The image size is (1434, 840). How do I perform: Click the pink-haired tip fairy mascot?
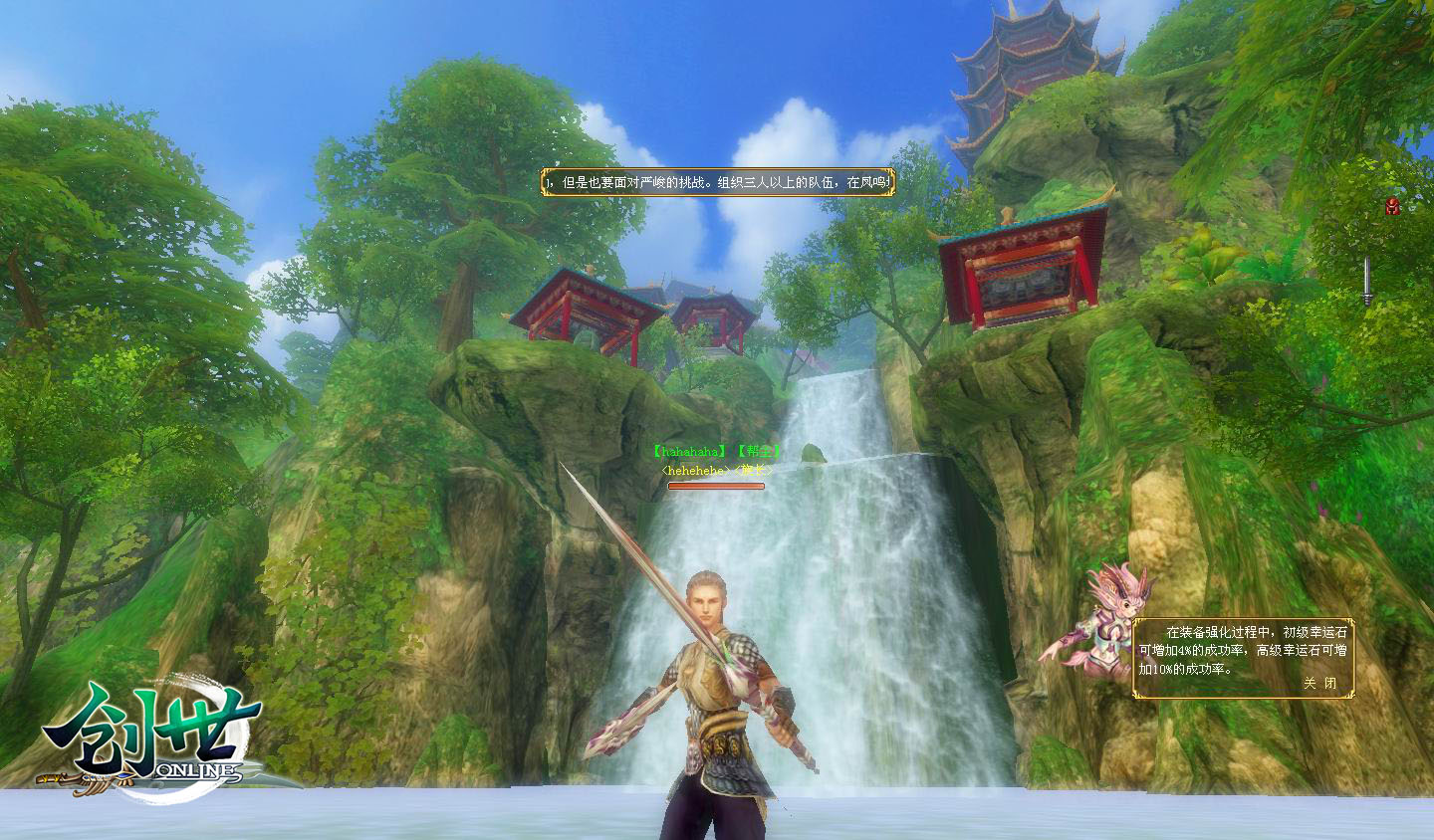(x=1100, y=622)
